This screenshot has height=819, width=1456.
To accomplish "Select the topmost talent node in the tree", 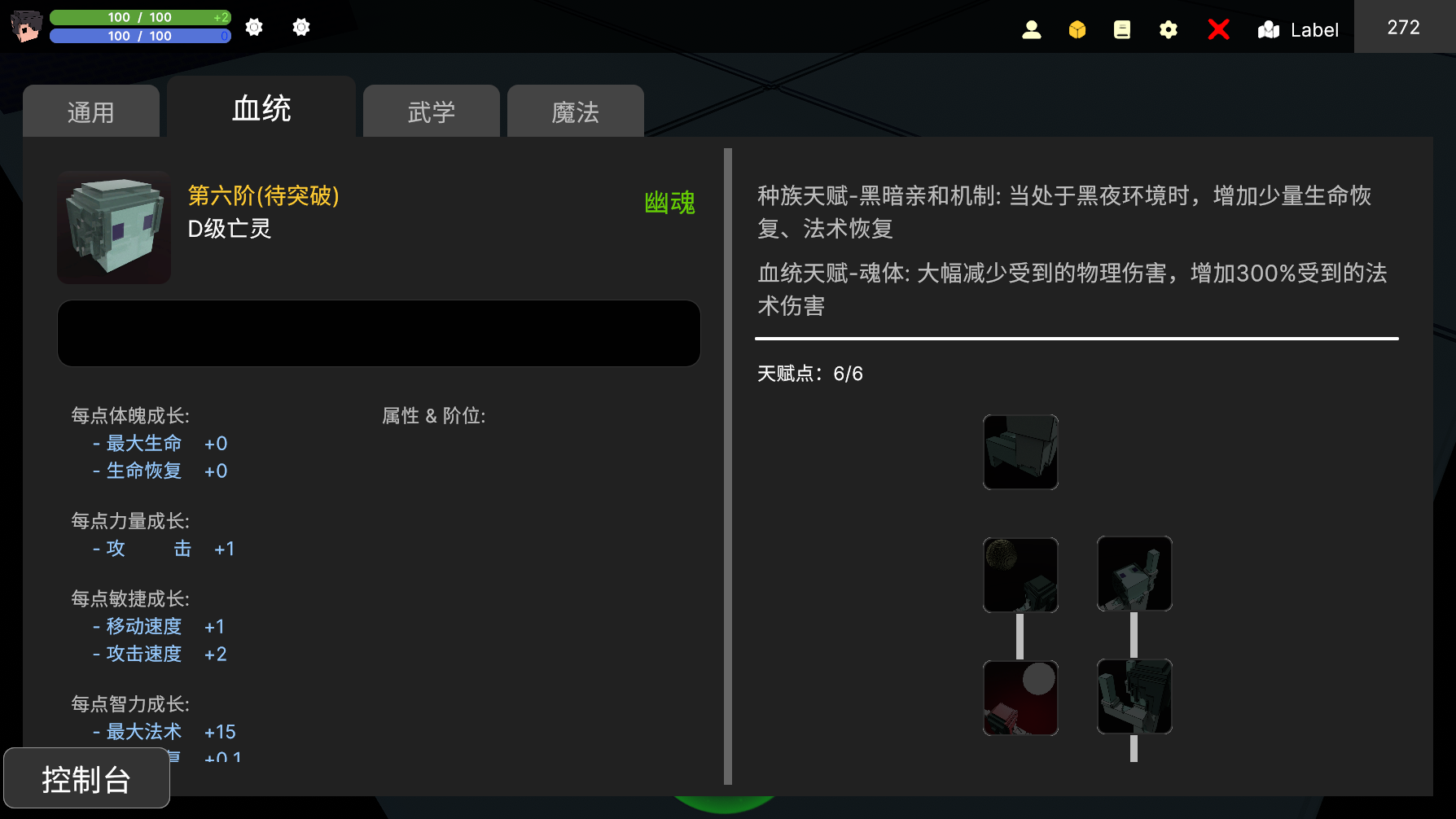I will [1020, 452].
